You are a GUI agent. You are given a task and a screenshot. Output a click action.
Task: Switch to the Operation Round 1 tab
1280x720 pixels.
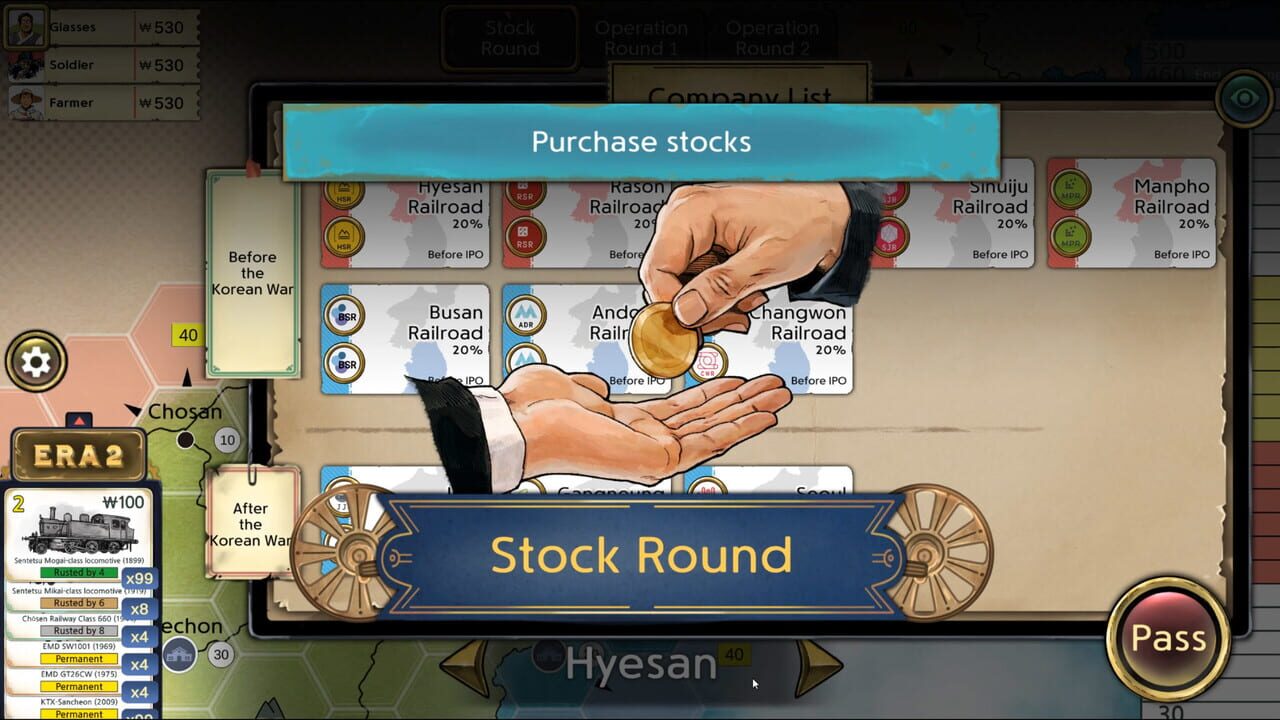[643, 37]
